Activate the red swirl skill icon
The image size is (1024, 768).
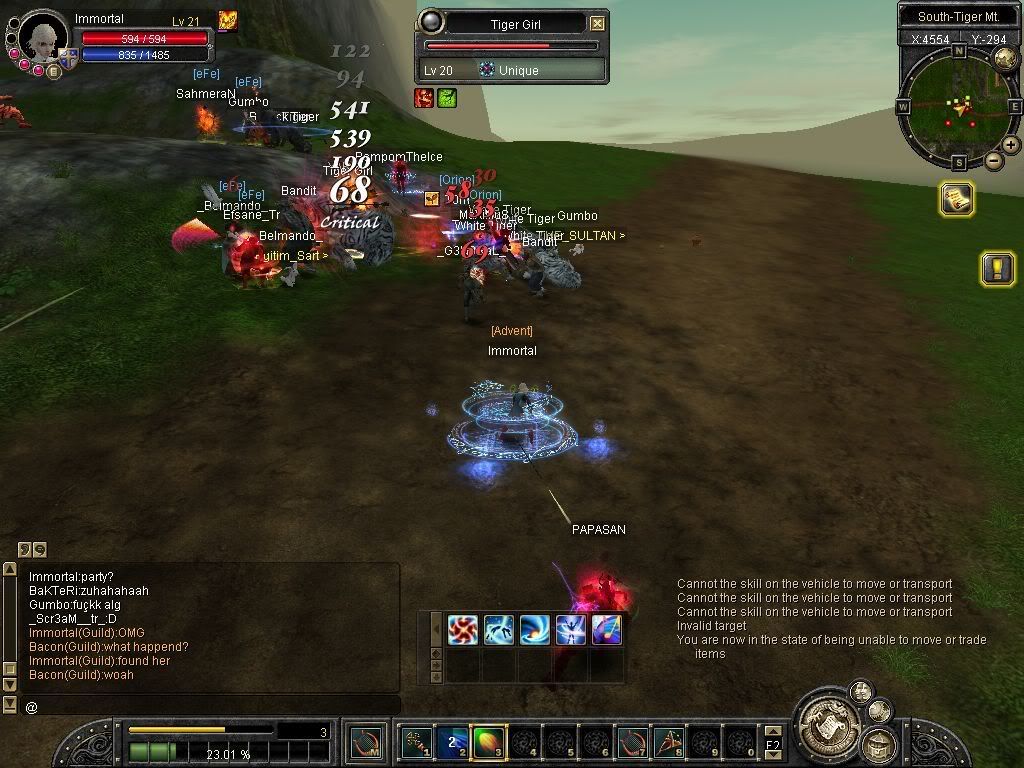[462, 630]
